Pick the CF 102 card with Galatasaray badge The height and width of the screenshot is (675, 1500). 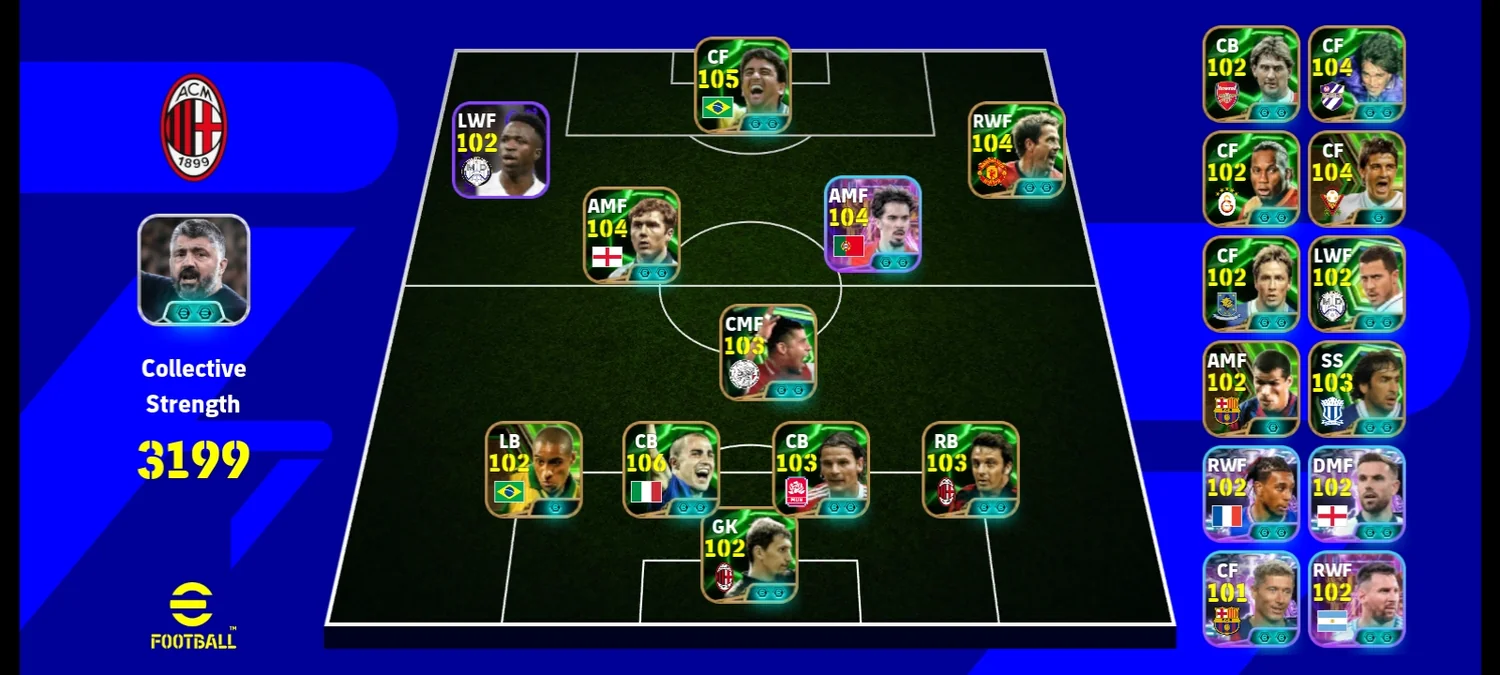[x=1251, y=179]
